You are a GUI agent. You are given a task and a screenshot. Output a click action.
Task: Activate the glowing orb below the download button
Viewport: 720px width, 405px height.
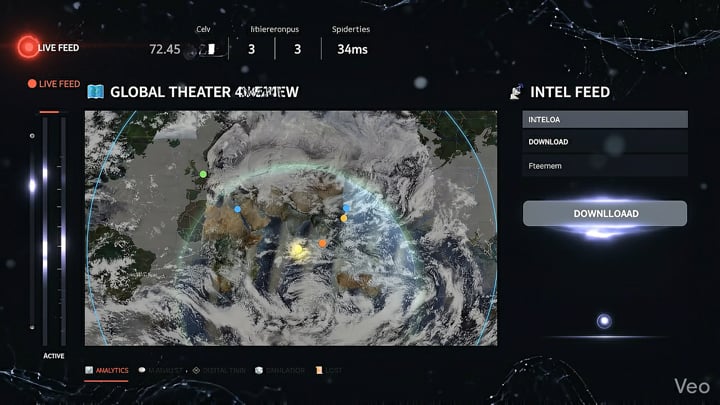[x=604, y=321]
